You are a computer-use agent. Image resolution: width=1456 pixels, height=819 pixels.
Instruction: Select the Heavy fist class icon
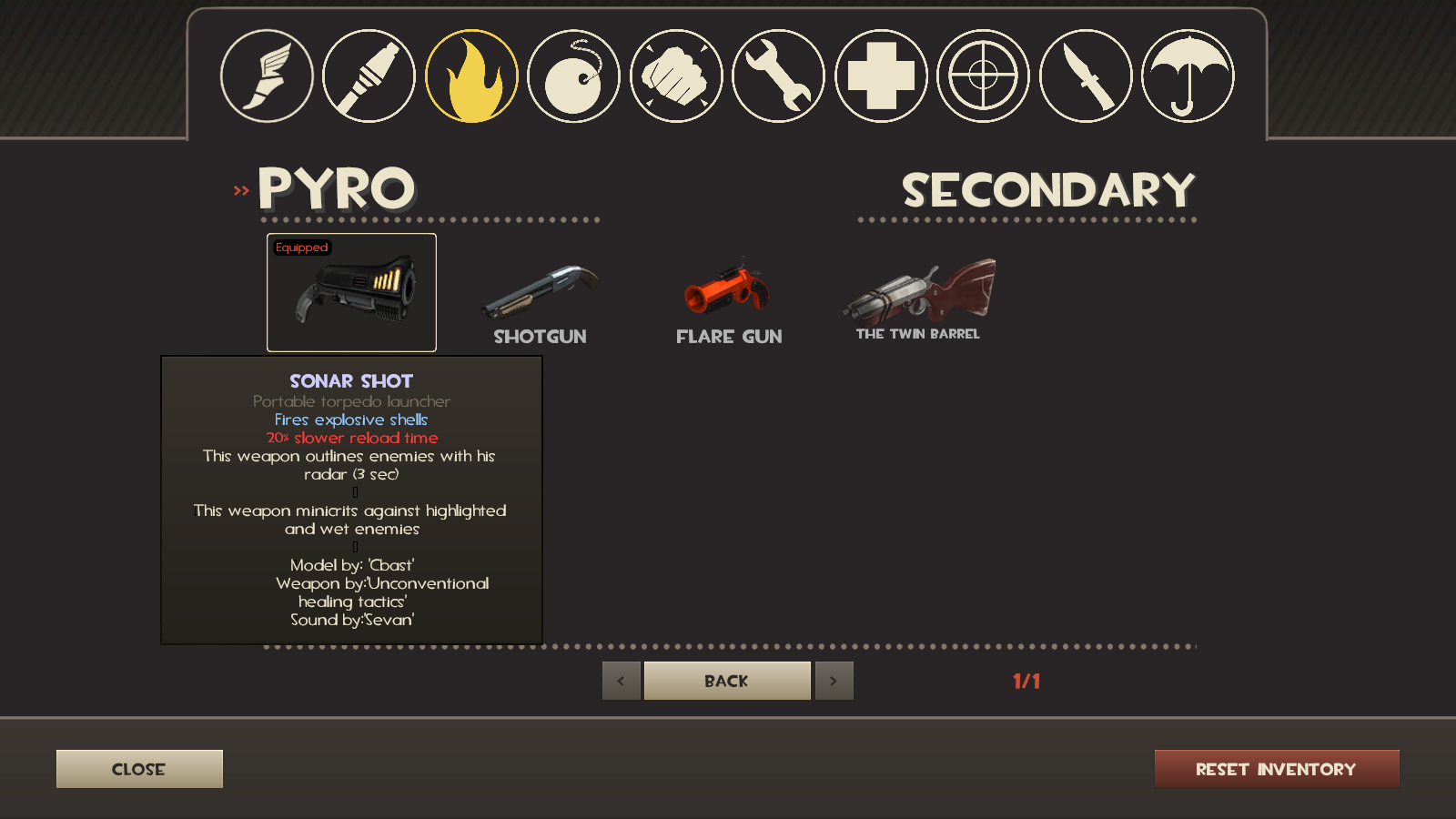click(675, 76)
